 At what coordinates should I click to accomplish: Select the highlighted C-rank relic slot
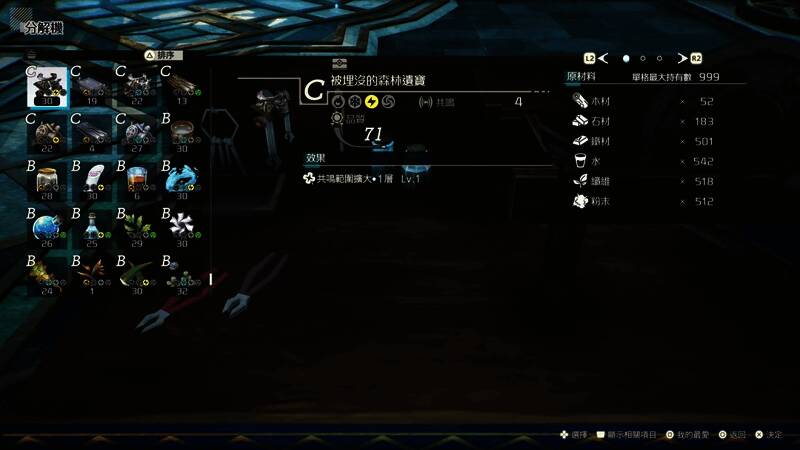[x=47, y=86]
